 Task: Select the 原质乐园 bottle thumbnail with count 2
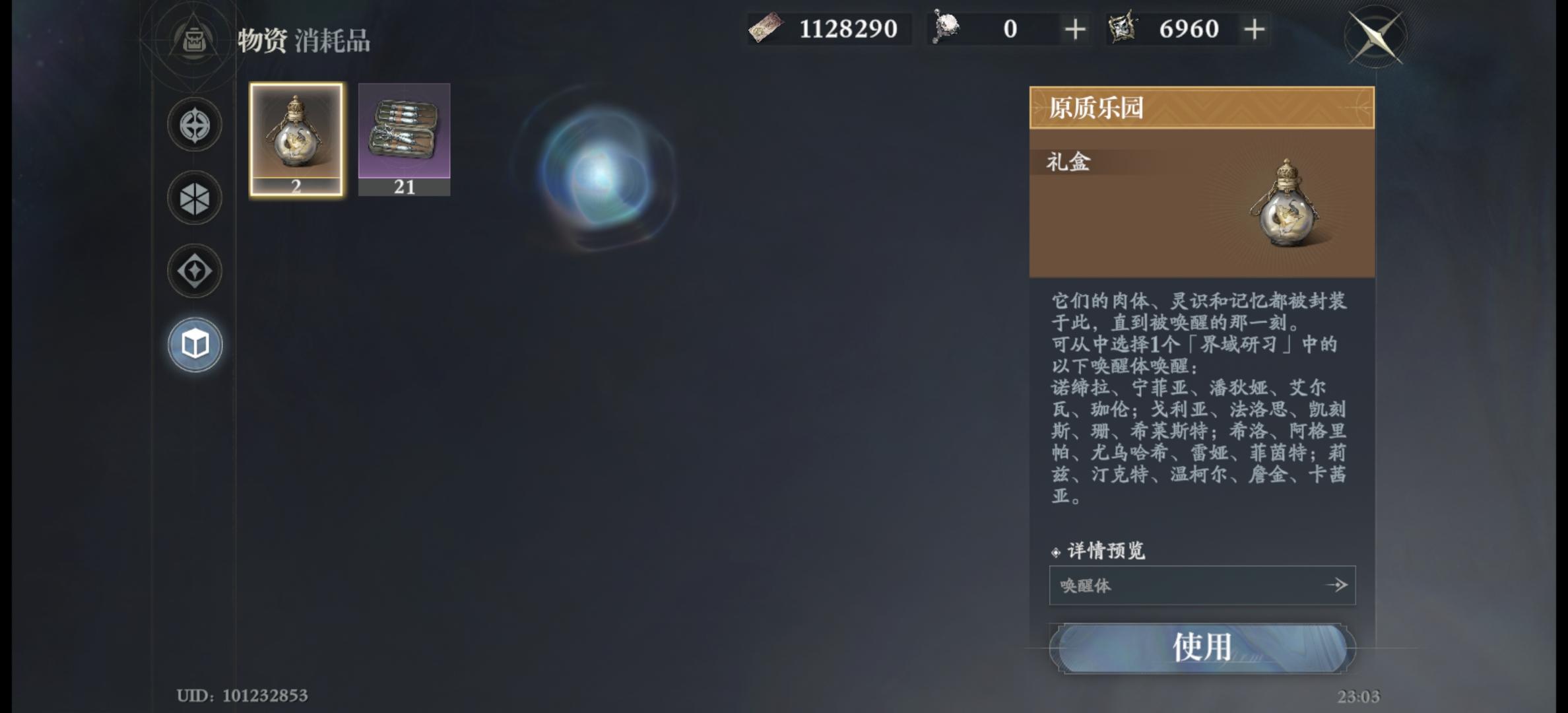(x=296, y=139)
